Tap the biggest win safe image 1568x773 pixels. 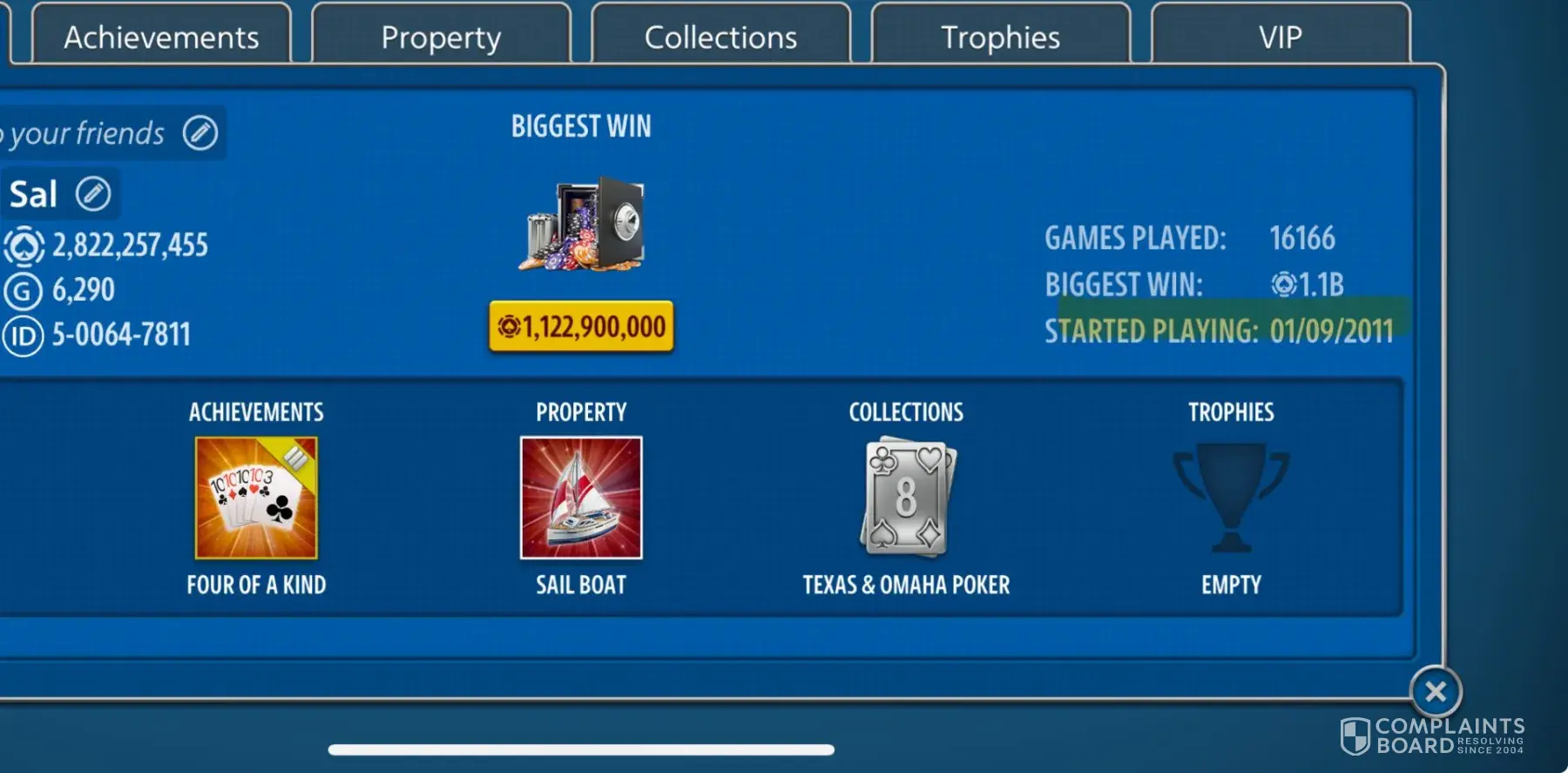click(x=581, y=224)
